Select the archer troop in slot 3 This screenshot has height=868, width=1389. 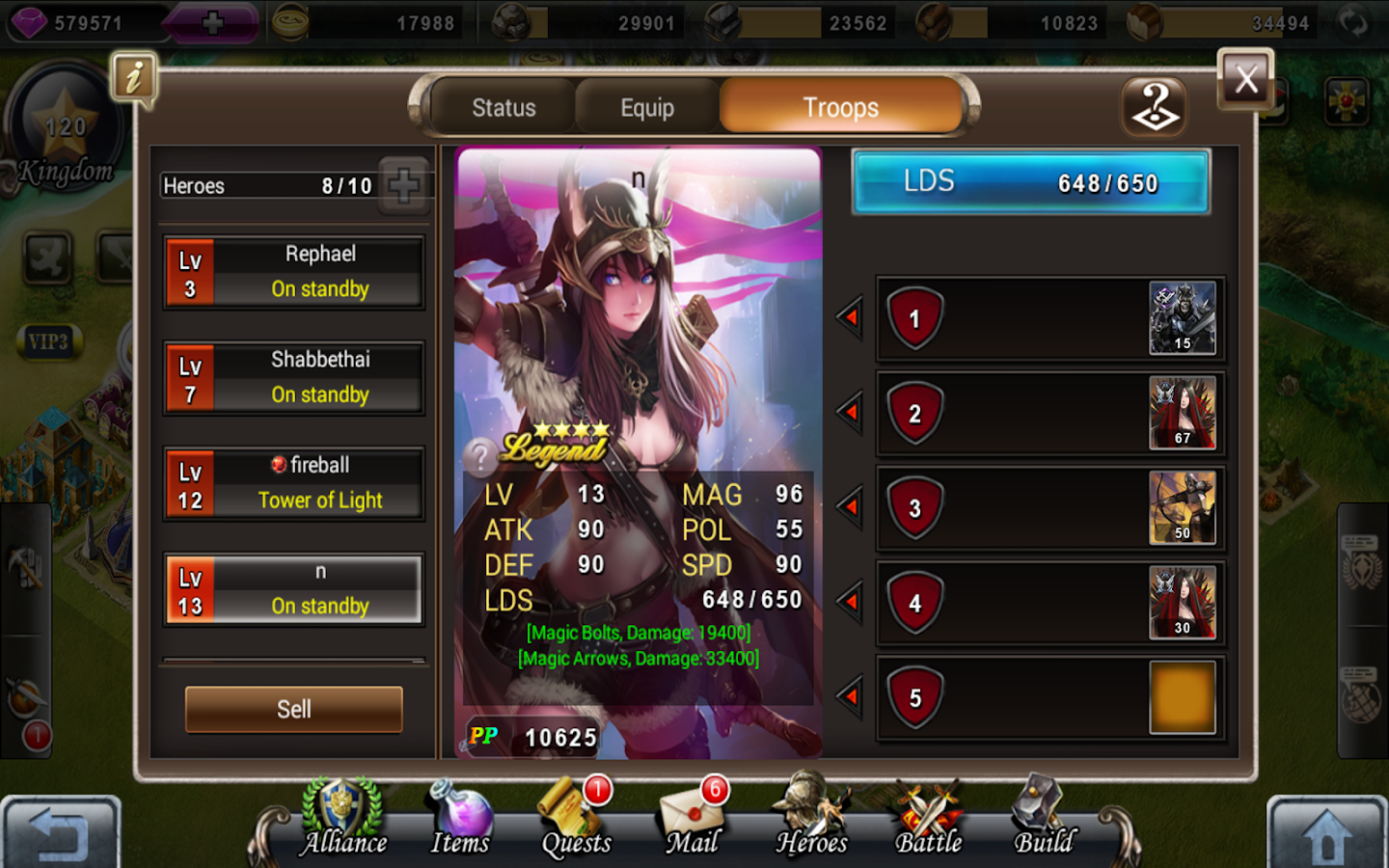click(x=1182, y=507)
